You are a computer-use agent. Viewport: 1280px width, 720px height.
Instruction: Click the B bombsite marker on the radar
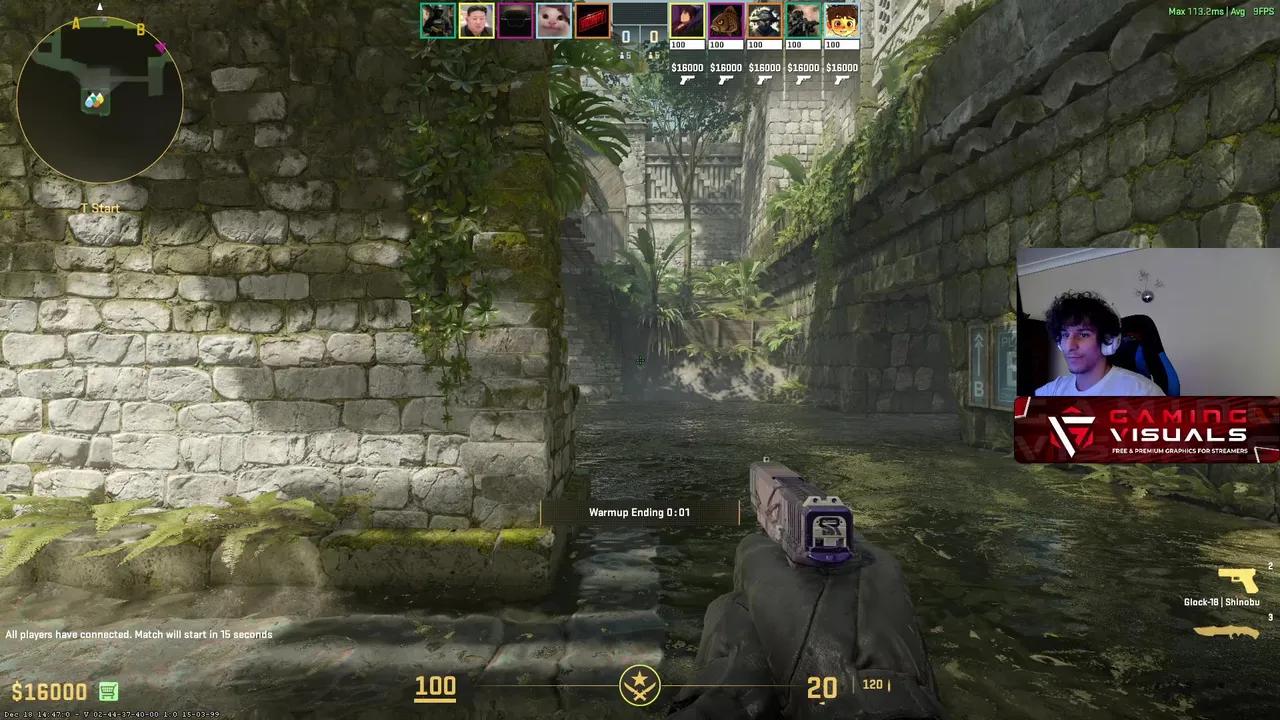tap(139, 30)
